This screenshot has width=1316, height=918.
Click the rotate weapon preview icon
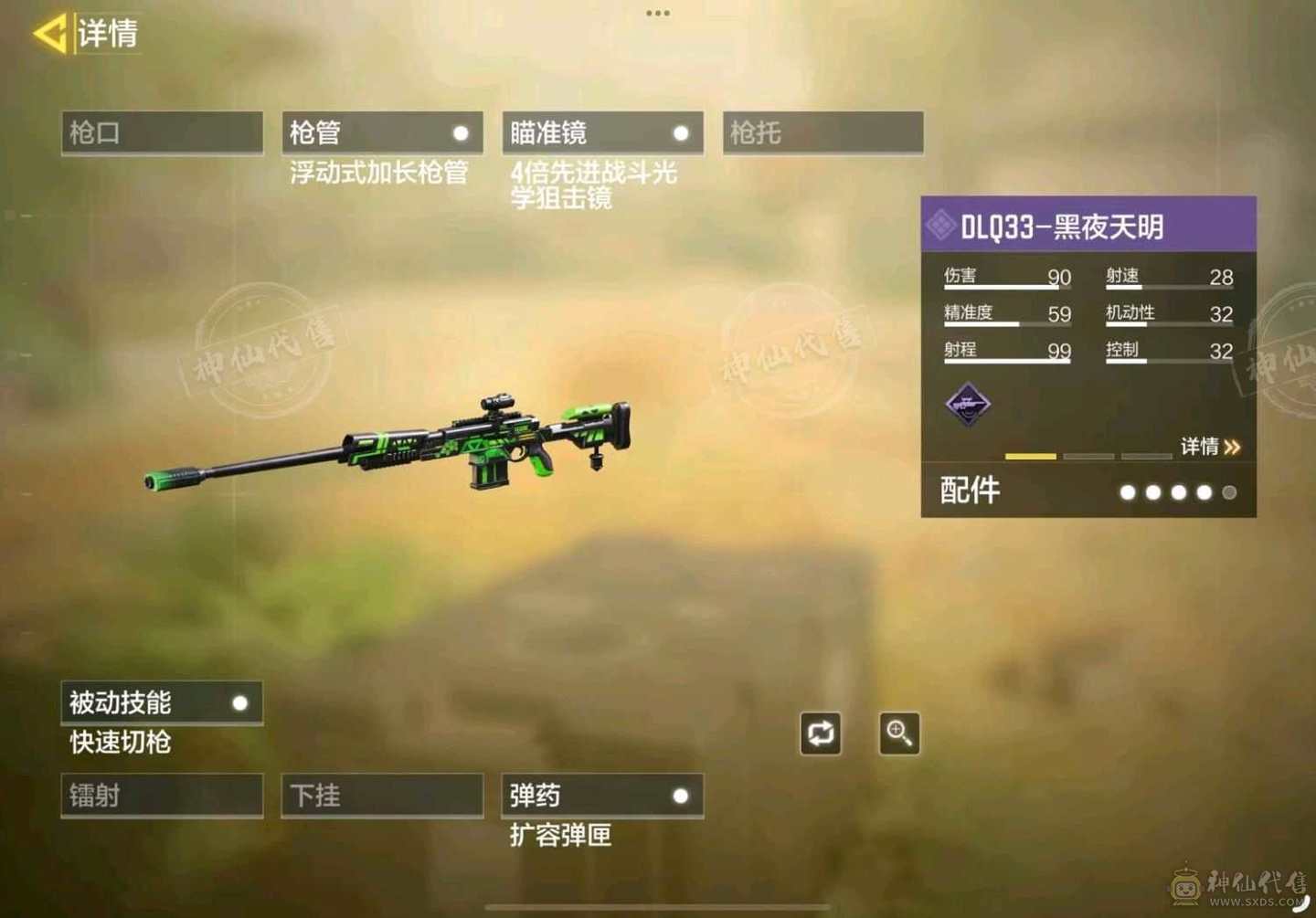coord(820,733)
